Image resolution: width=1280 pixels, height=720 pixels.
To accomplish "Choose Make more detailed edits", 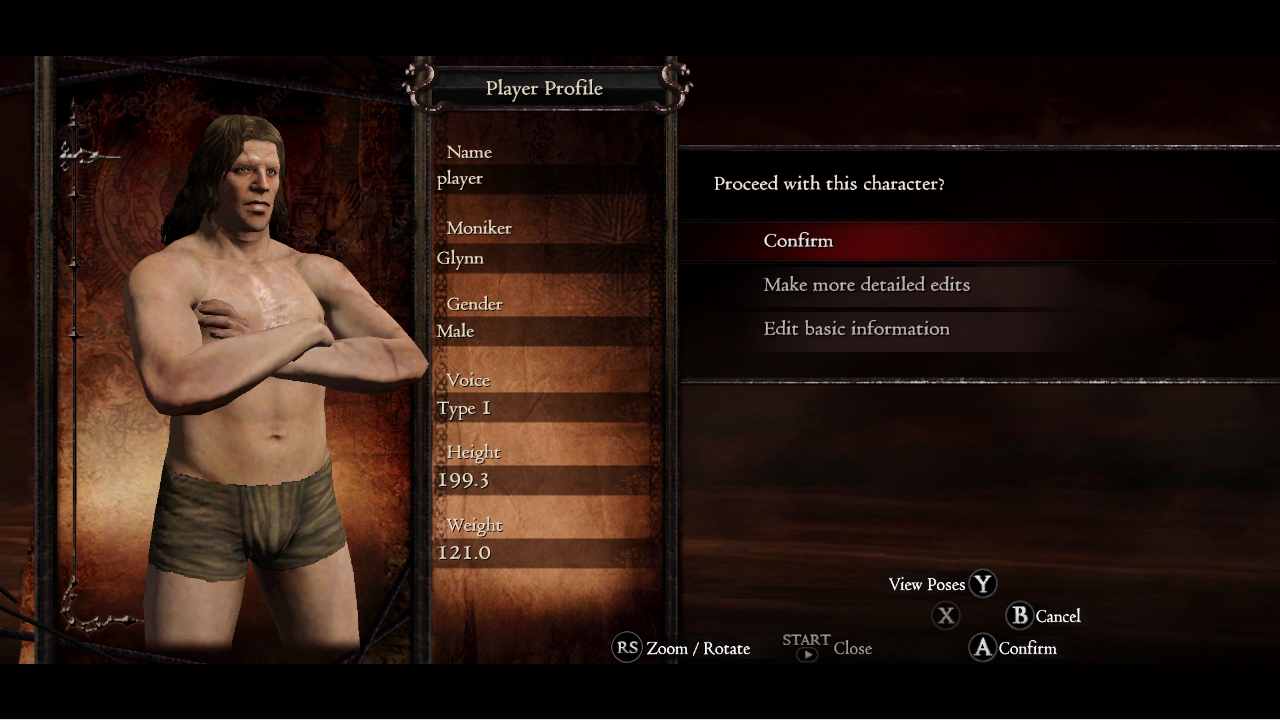I will click(866, 285).
